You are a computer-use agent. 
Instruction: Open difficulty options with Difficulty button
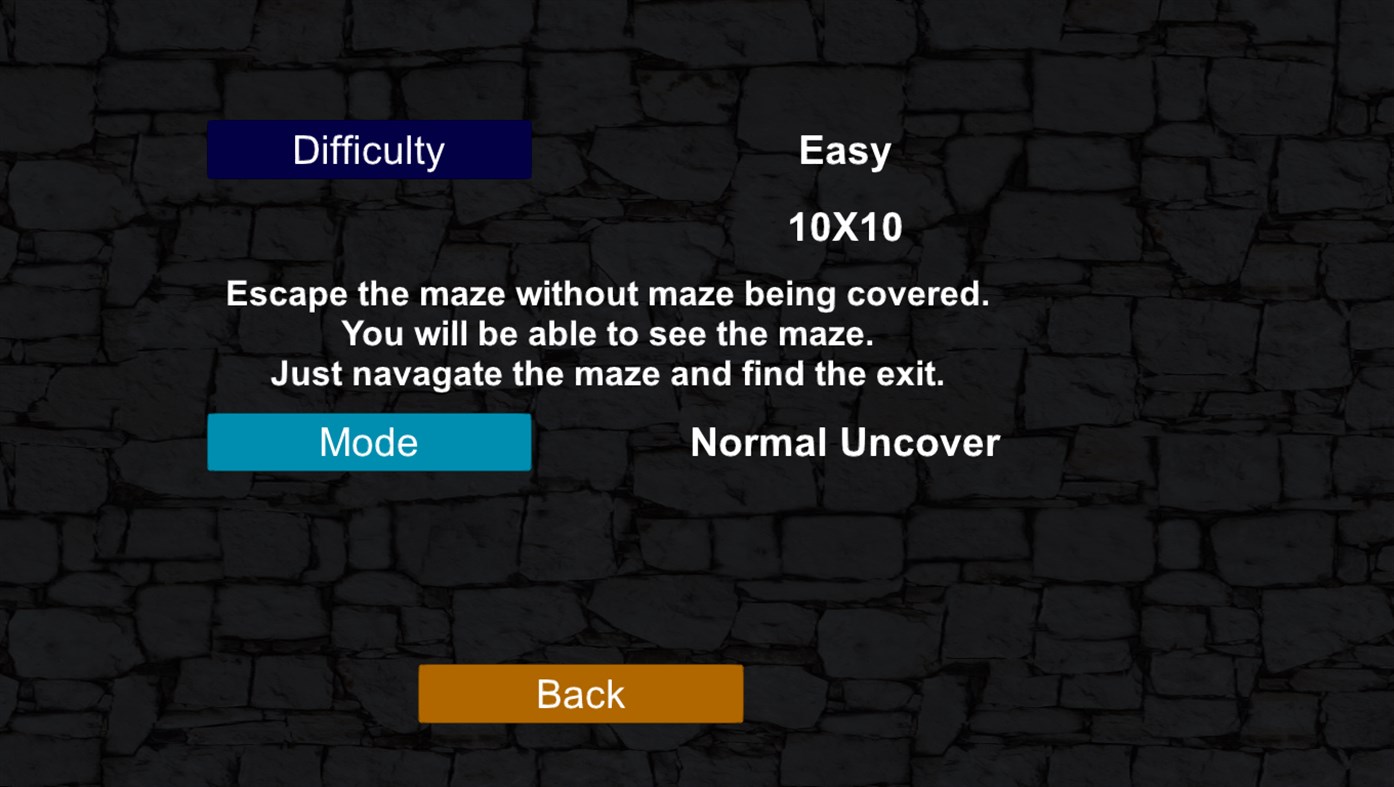click(368, 149)
